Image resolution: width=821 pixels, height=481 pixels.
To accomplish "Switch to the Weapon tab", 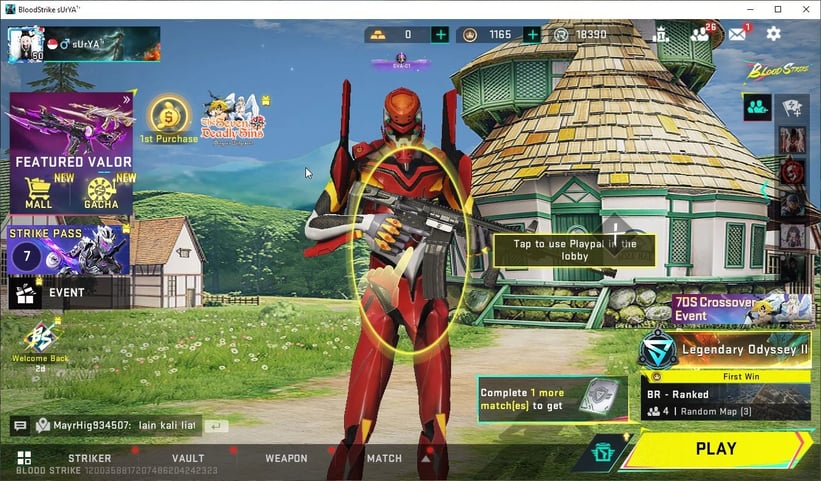I will pos(286,458).
